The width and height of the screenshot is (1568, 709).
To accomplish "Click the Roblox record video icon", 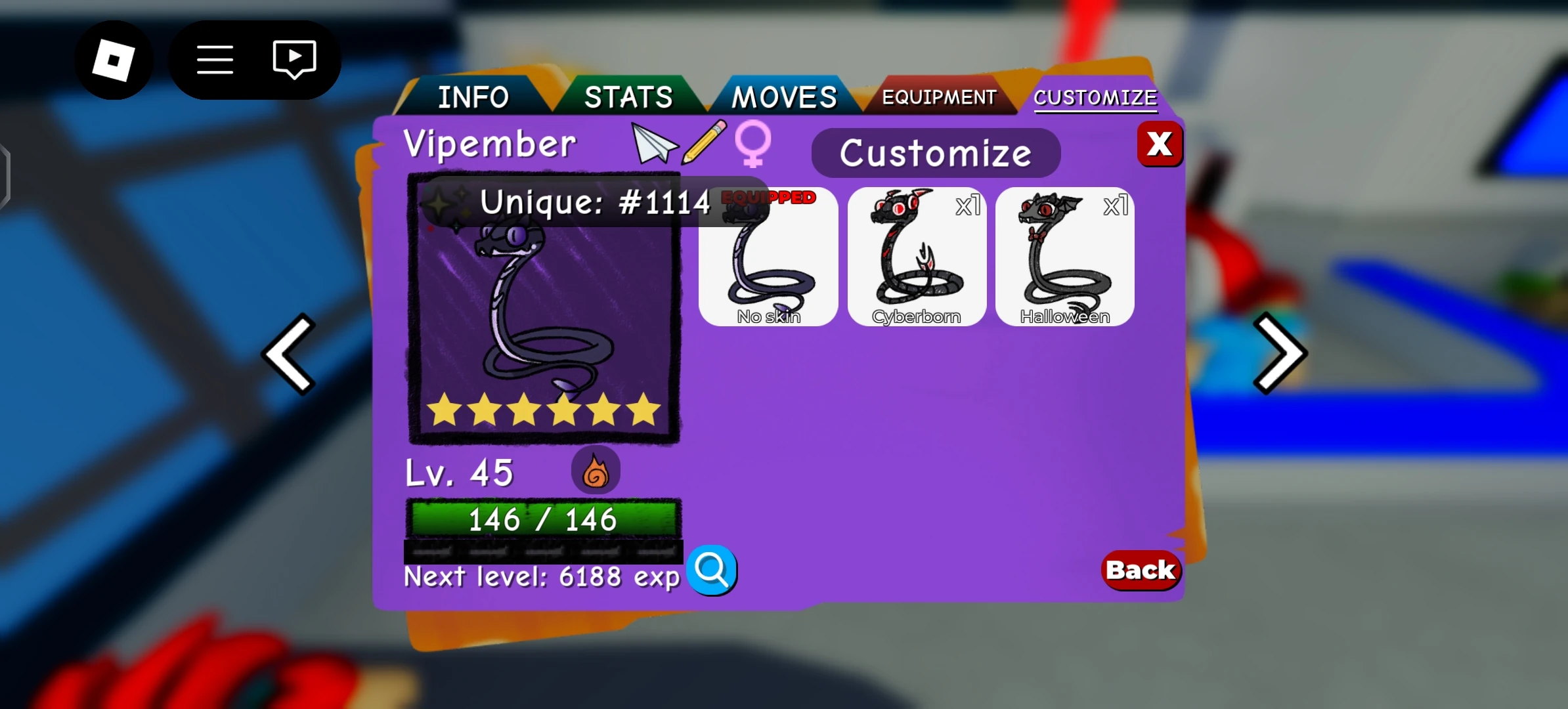I will 293,59.
